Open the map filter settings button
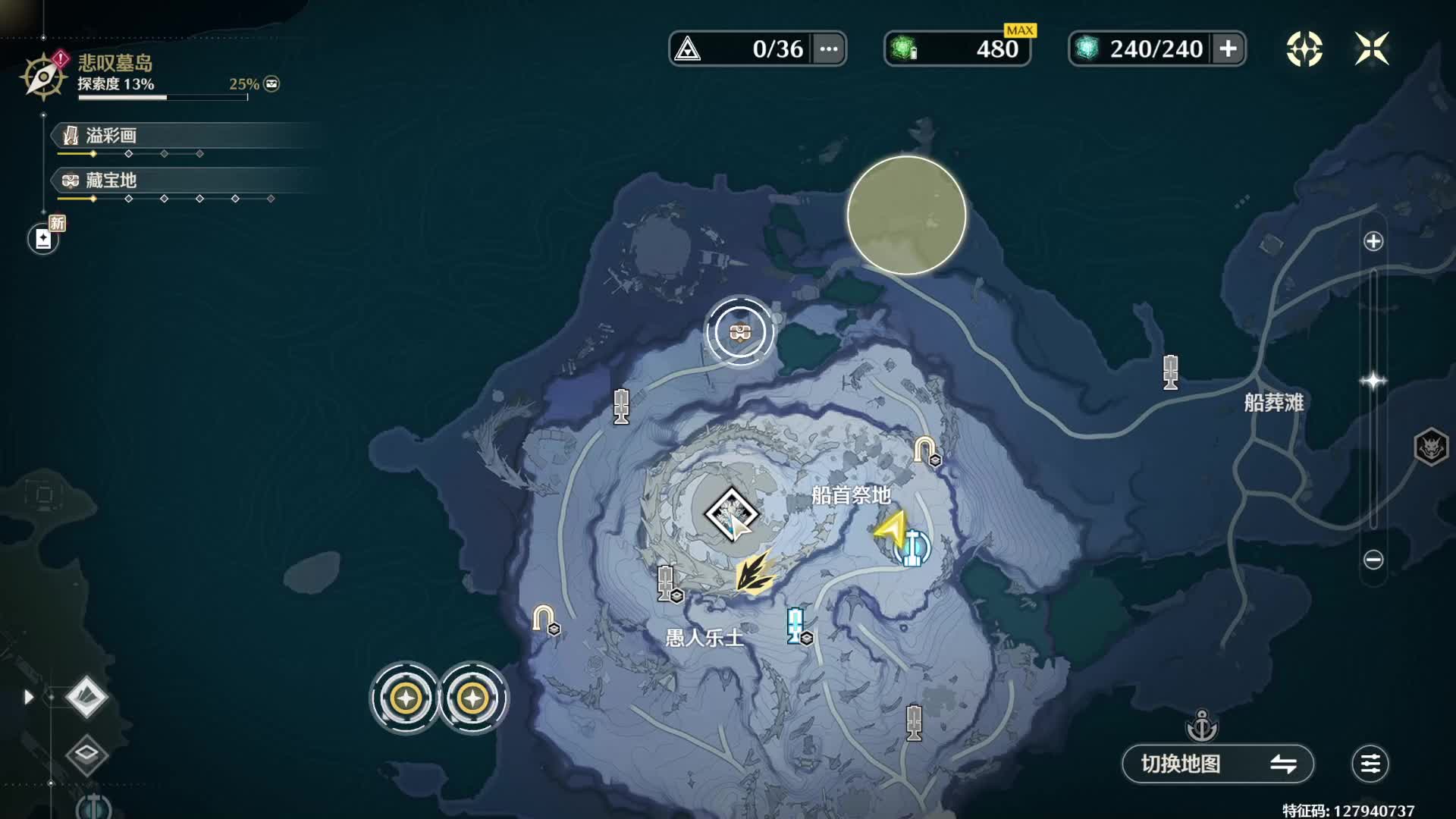 [1370, 764]
